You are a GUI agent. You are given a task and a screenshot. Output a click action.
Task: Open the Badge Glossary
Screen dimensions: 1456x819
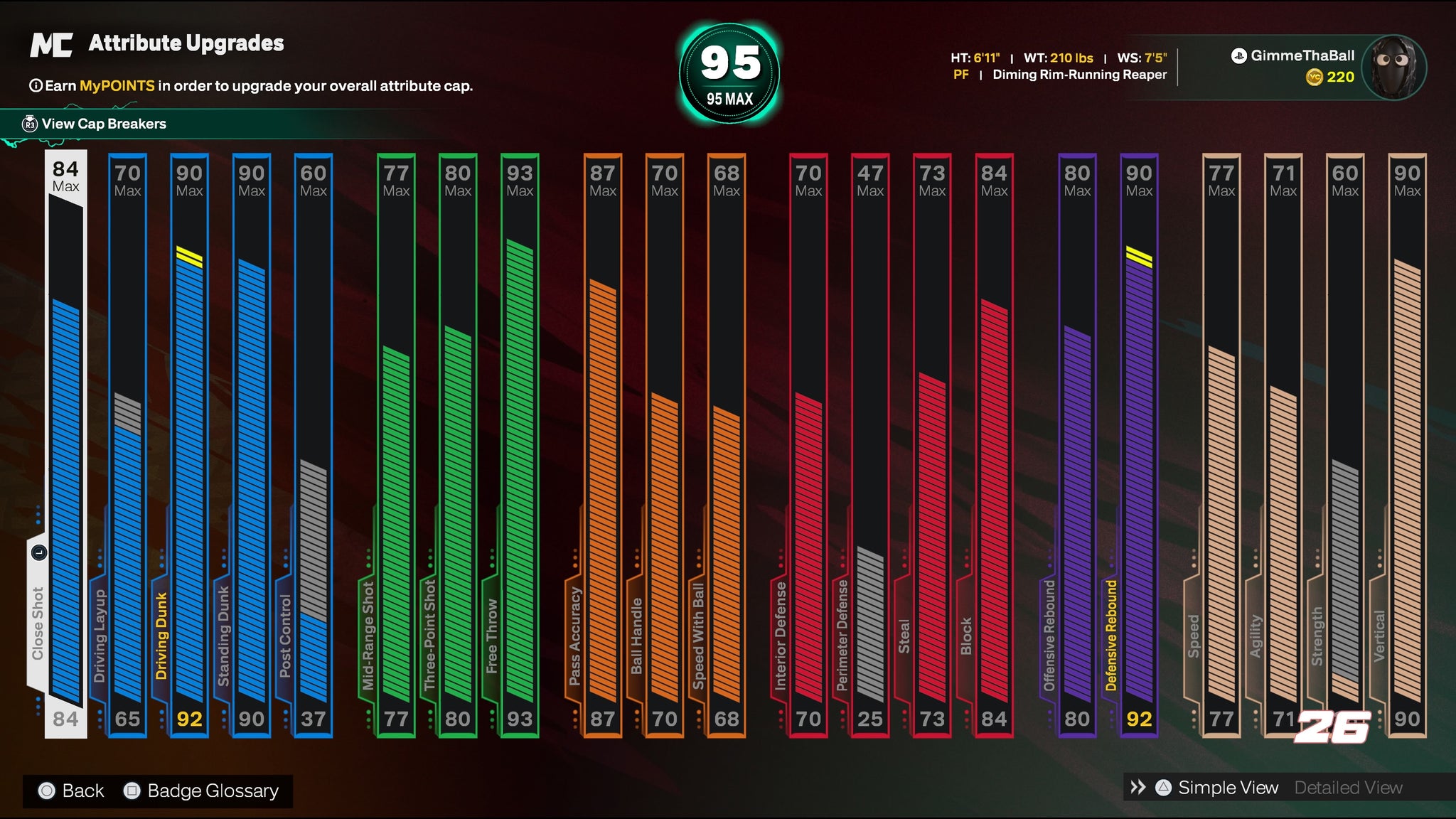[212, 791]
